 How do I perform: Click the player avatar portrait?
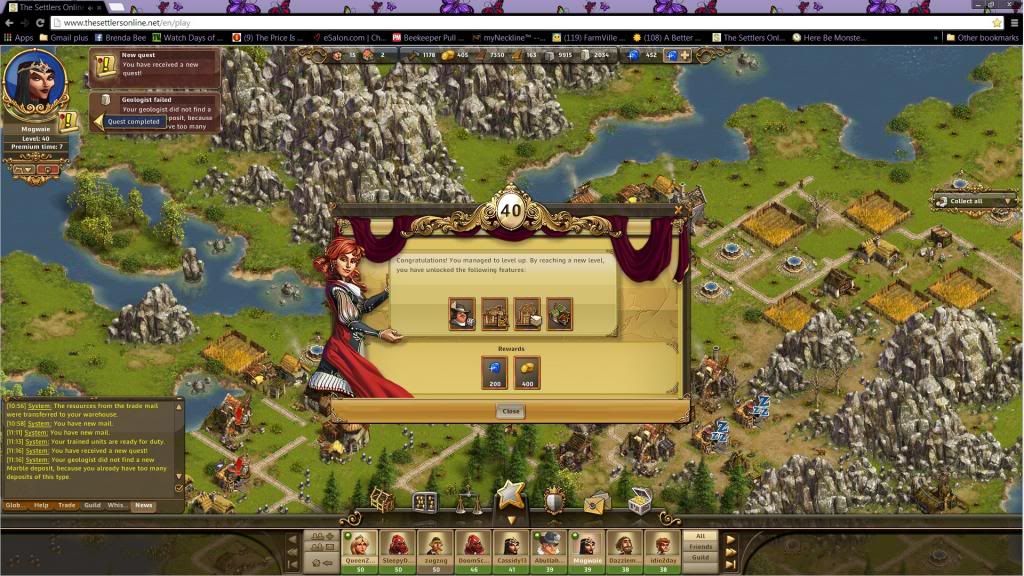pyautogui.click(x=35, y=84)
